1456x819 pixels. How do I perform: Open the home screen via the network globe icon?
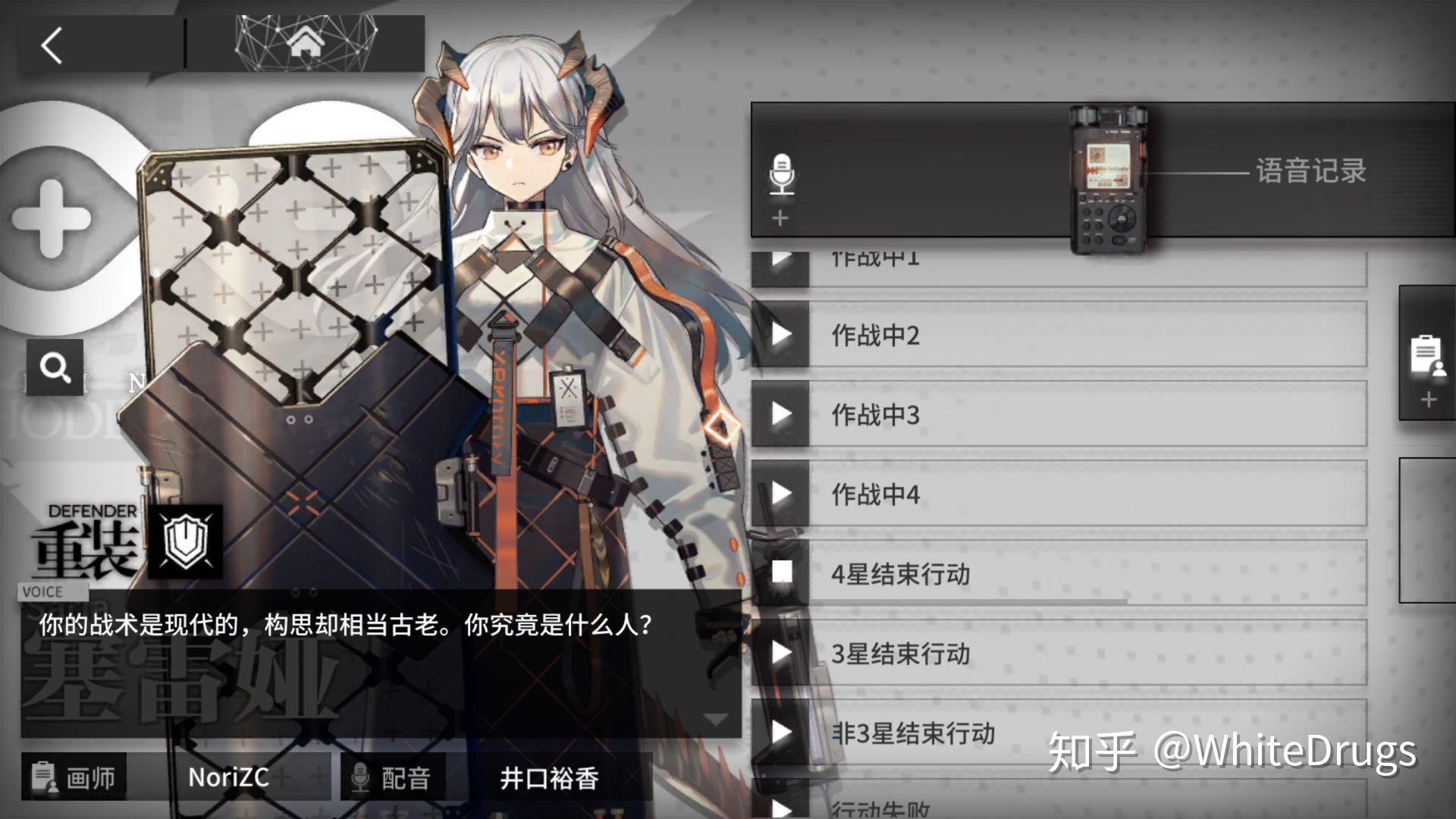coord(306,43)
